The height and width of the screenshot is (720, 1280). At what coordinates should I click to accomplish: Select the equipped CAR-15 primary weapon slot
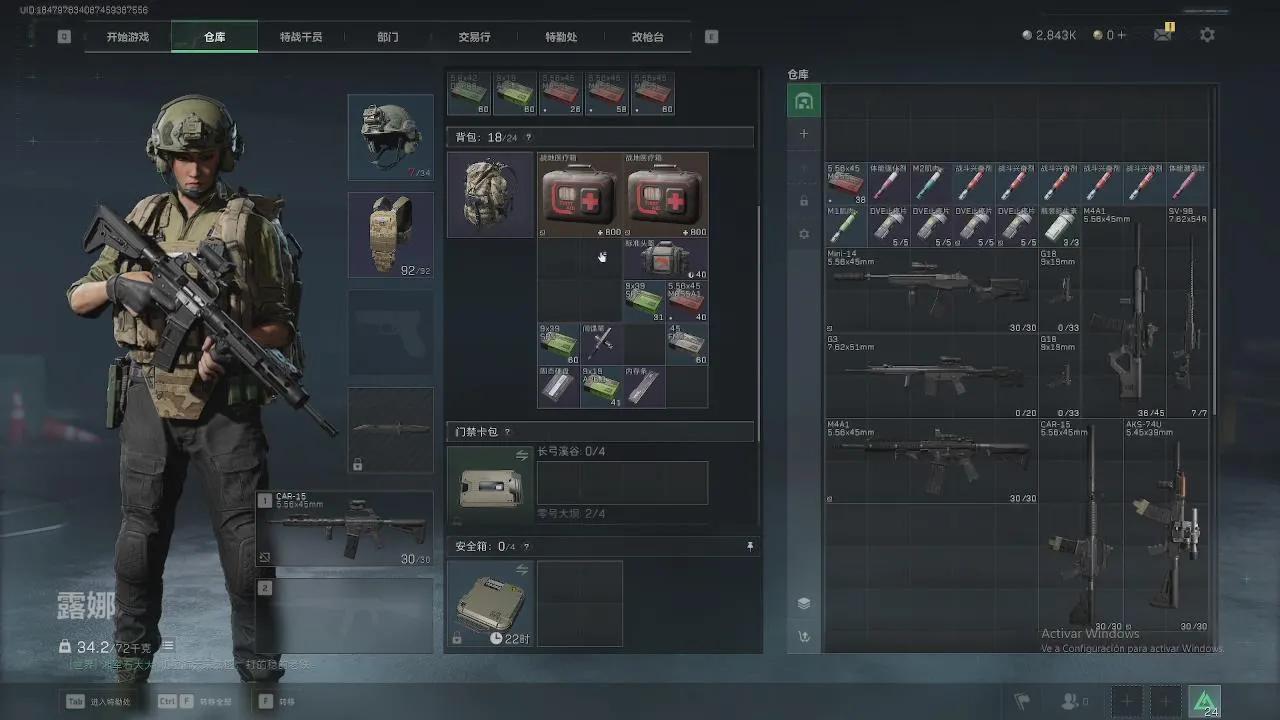pyautogui.click(x=346, y=528)
